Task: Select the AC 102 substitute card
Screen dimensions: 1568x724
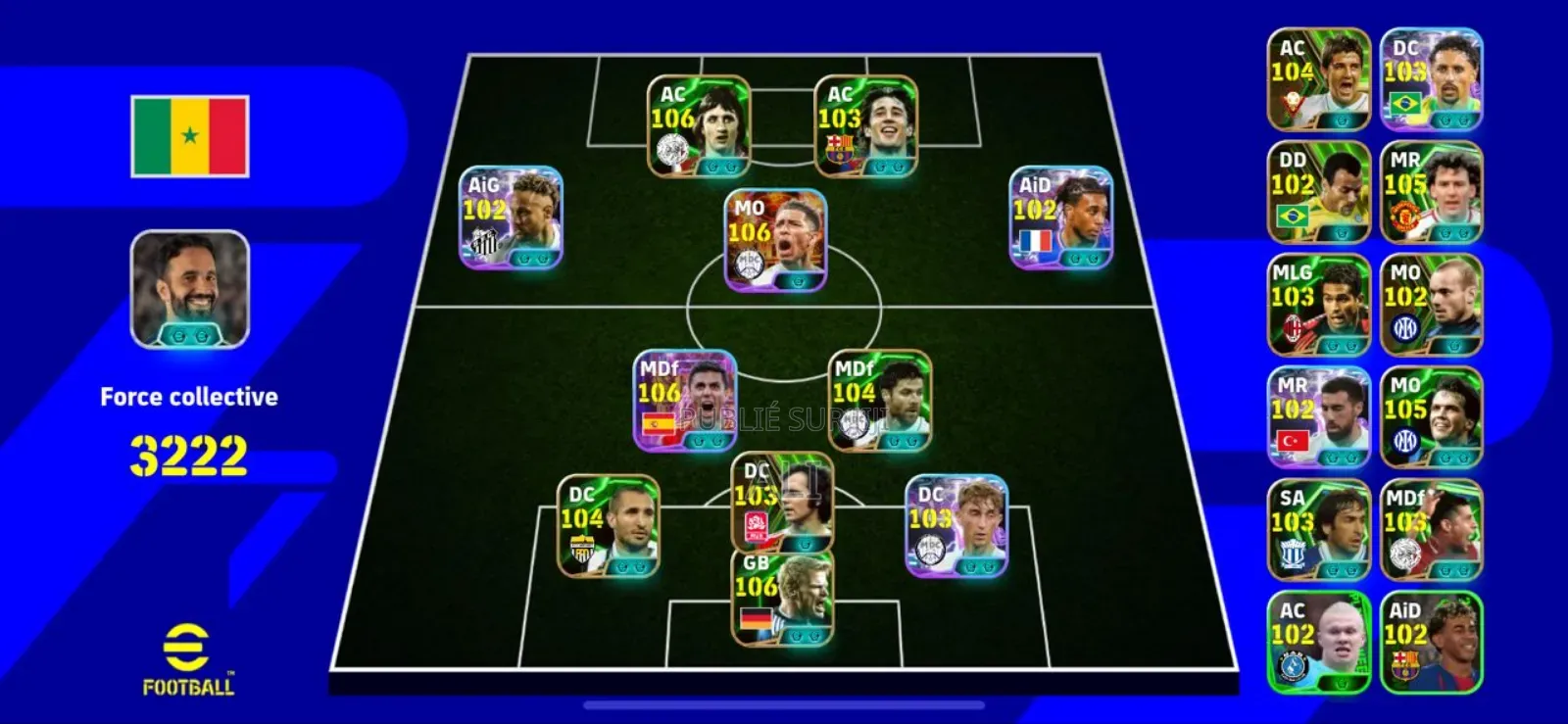Action: point(1318,643)
